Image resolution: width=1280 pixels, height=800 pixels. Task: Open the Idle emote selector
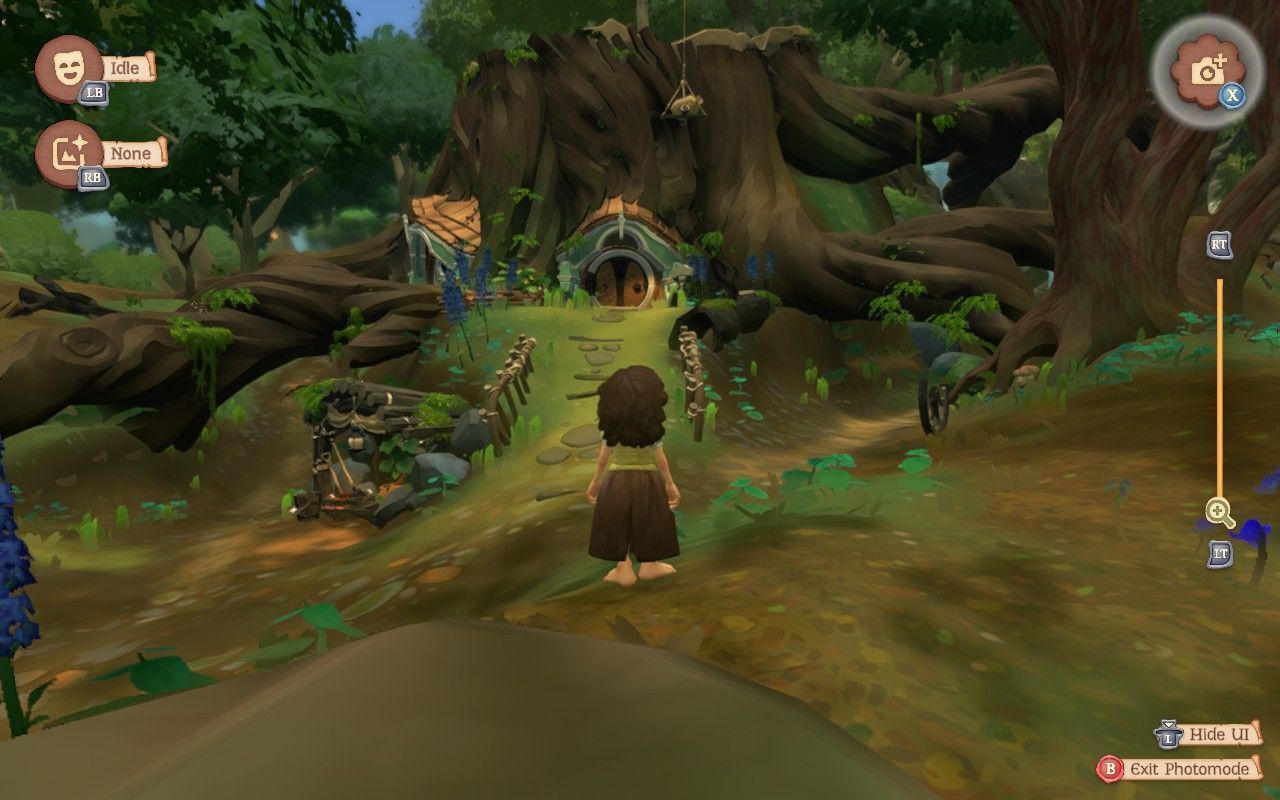[69, 68]
